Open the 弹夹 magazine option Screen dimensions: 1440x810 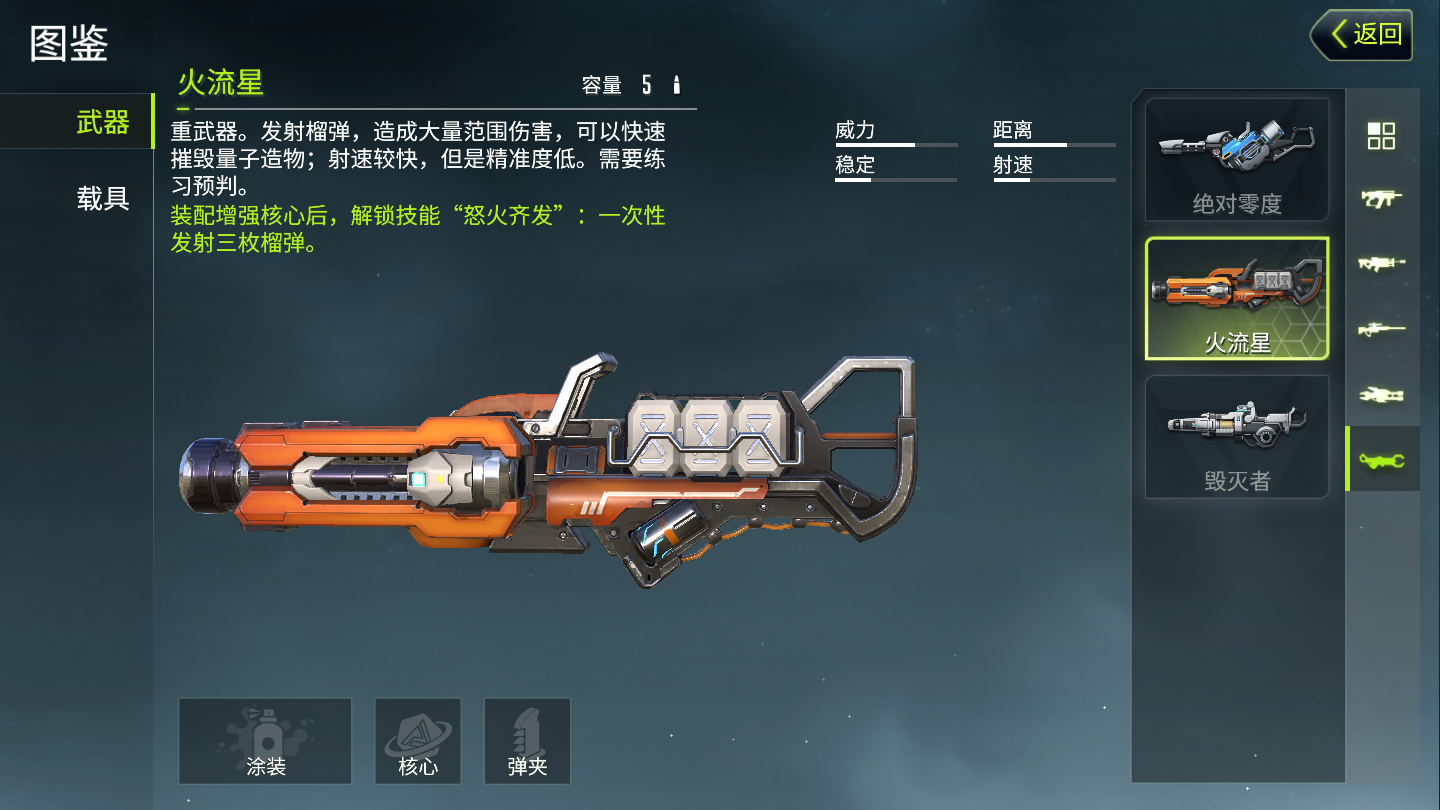(x=527, y=741)
